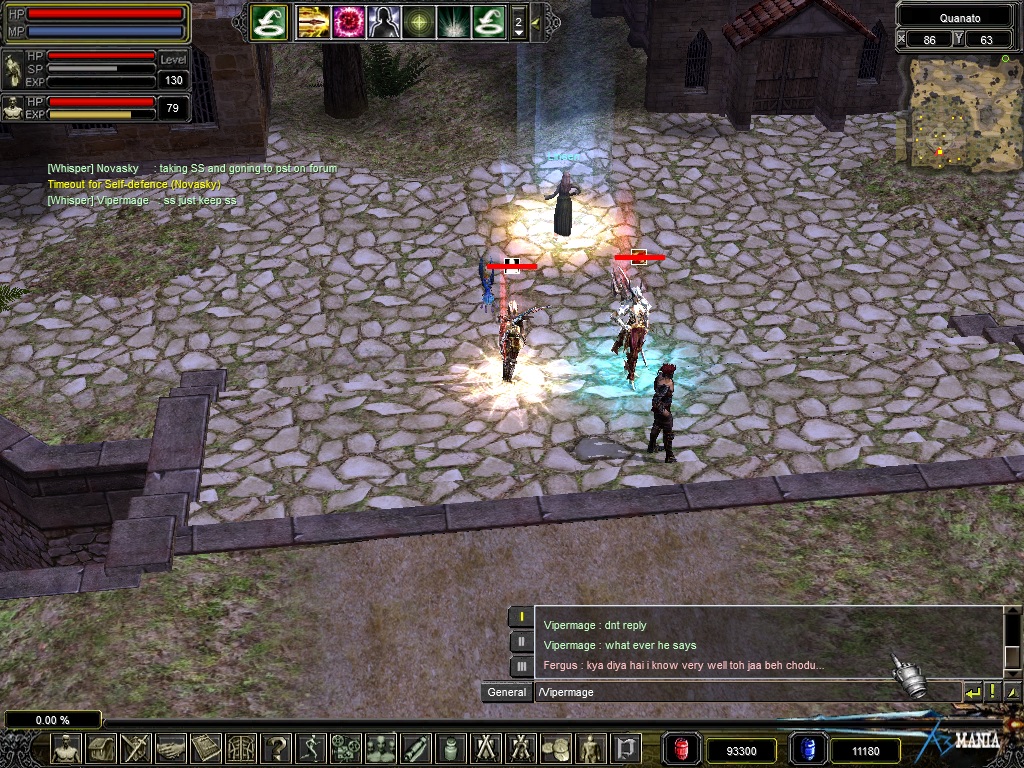This screenshot has height=768, width=1024.
Task: Activate the golden spear skill icon
Action: (314, 21)
